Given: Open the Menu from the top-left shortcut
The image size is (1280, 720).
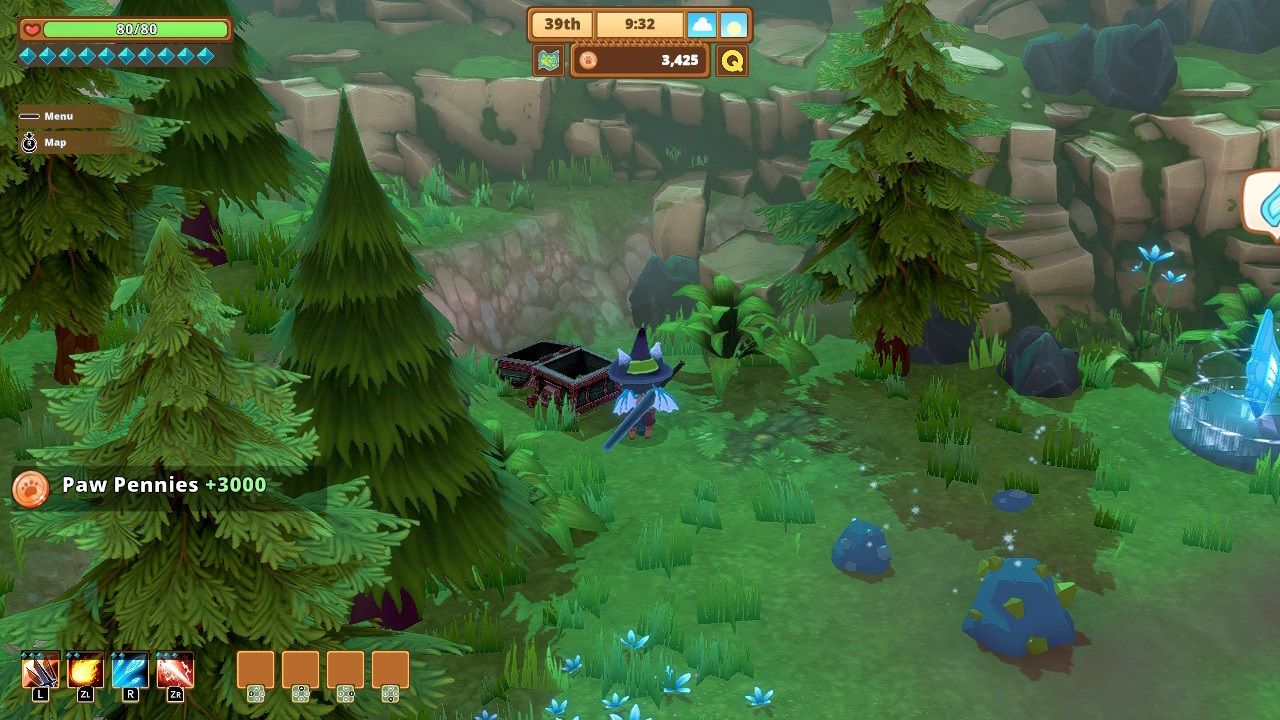Looking at the screenshot, I should point(48,115).
